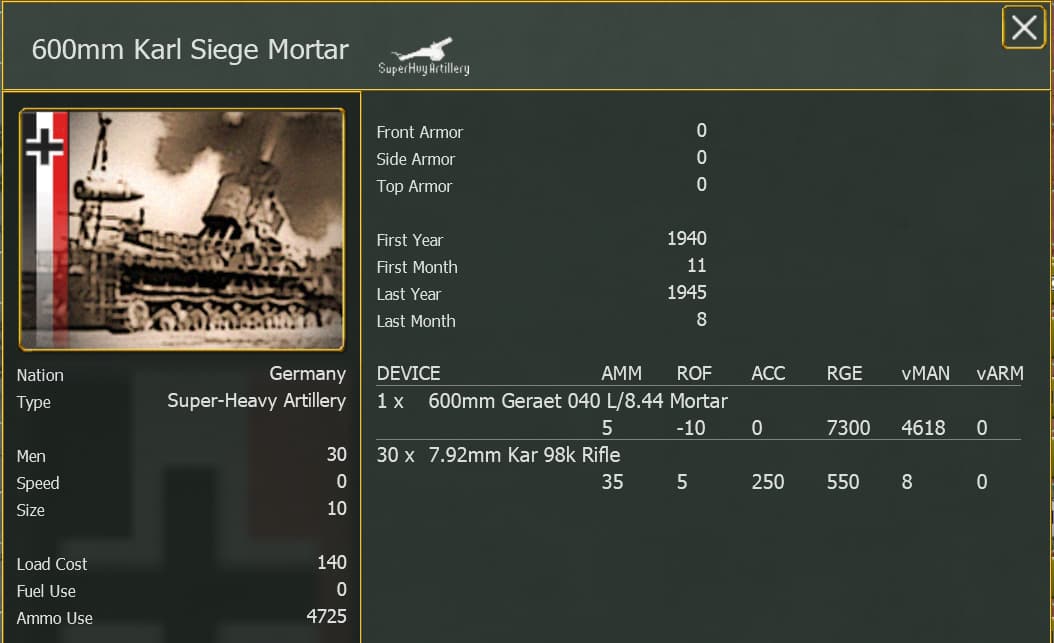
Task: Close the Karl Siege Mortar info window
Action: 1023,28
